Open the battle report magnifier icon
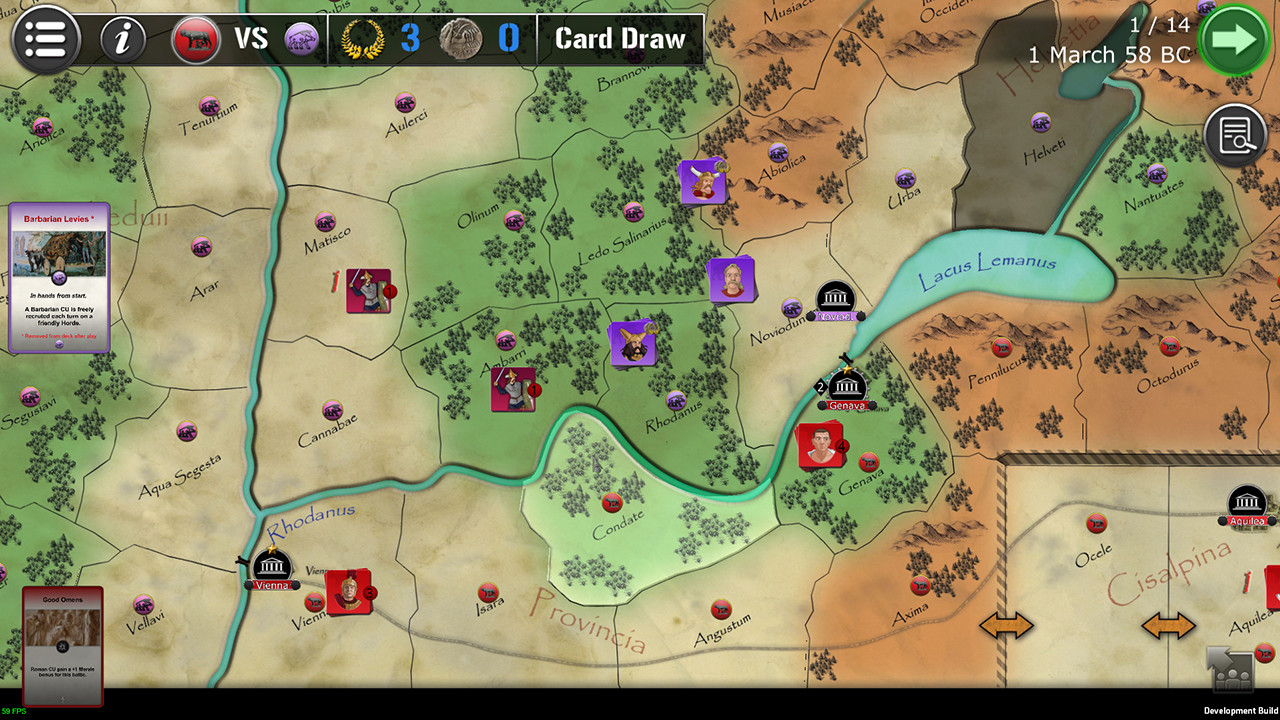Screen dimensions: 1280x720 (x=1236, y=133)
